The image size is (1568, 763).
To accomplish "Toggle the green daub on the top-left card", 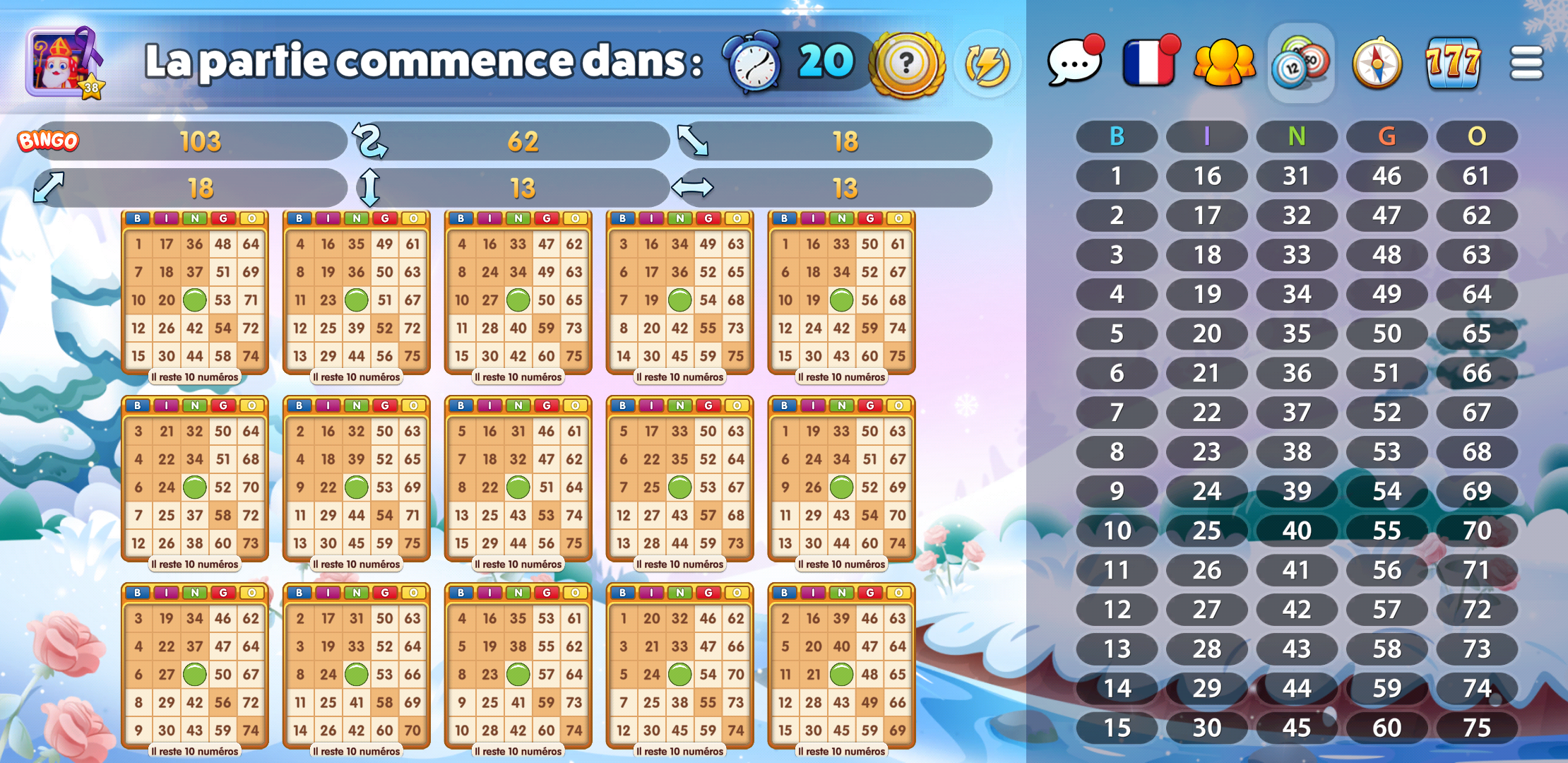I will [x=196, y=300].
